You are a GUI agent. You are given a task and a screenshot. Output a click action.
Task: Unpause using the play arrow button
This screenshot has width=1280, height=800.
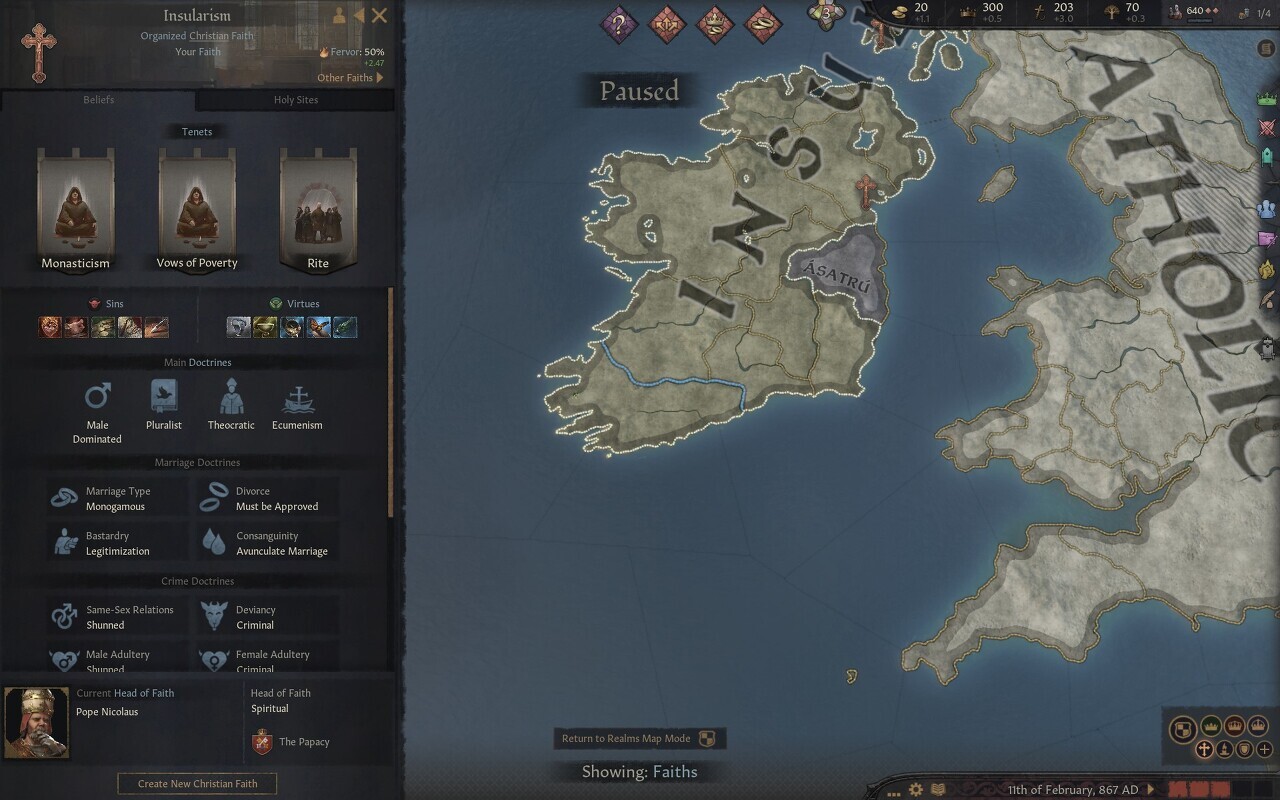(x=1150, y=790)
